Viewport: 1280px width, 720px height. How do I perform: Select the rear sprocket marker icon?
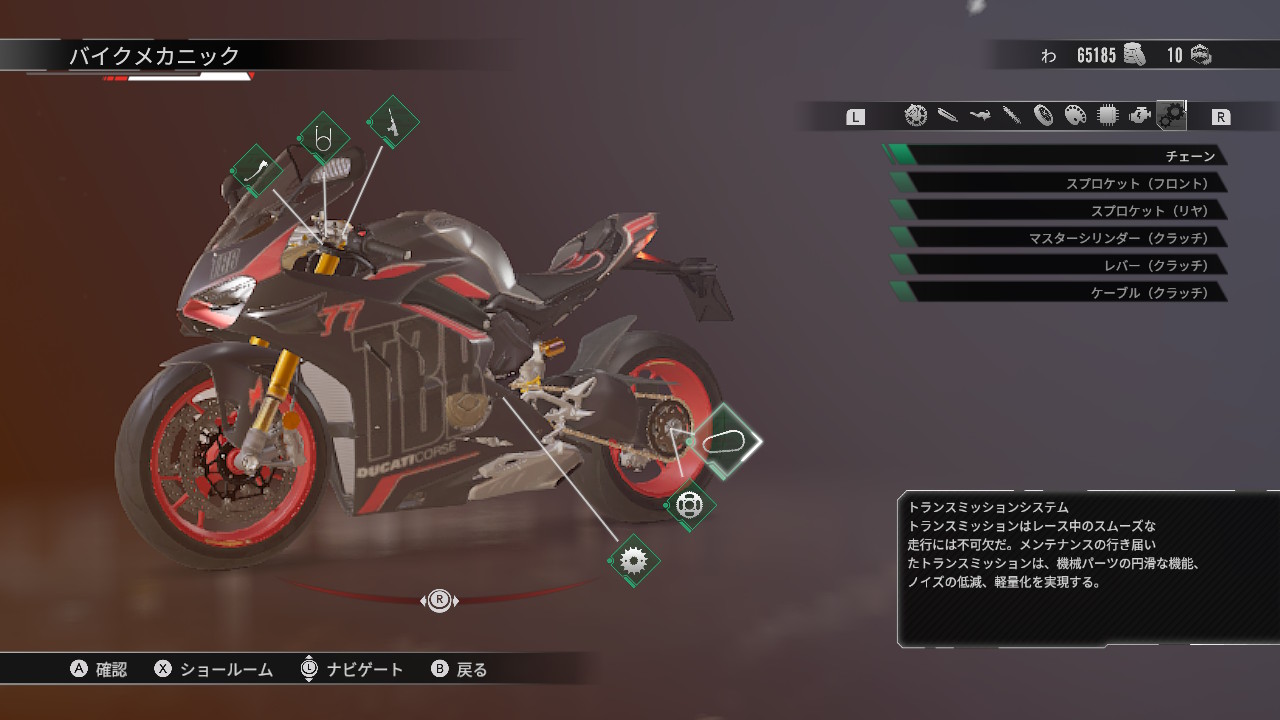pyautogui.click(x=690, y=505)
